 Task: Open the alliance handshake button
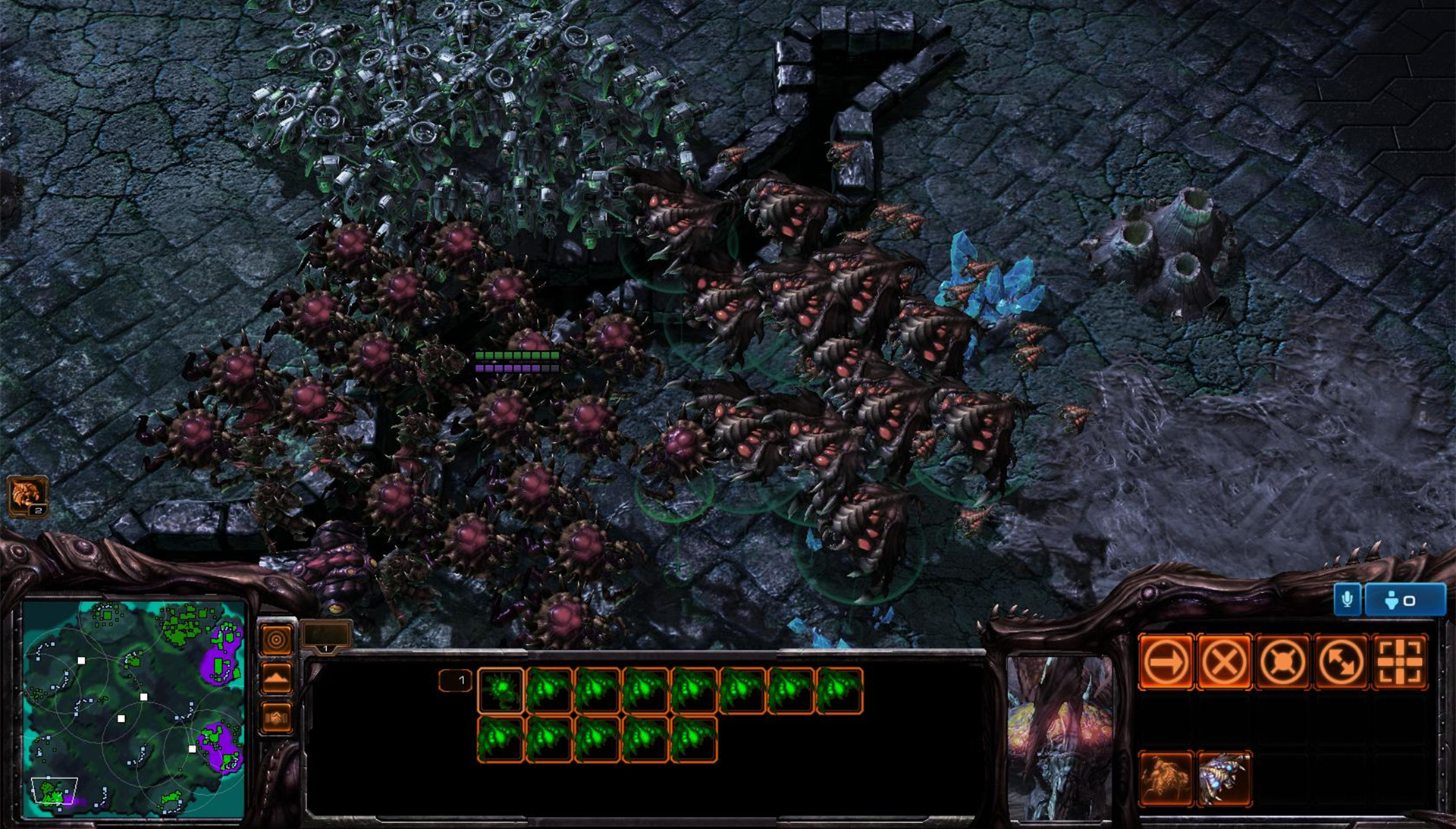pyautogui.click(x=276, y=717)
